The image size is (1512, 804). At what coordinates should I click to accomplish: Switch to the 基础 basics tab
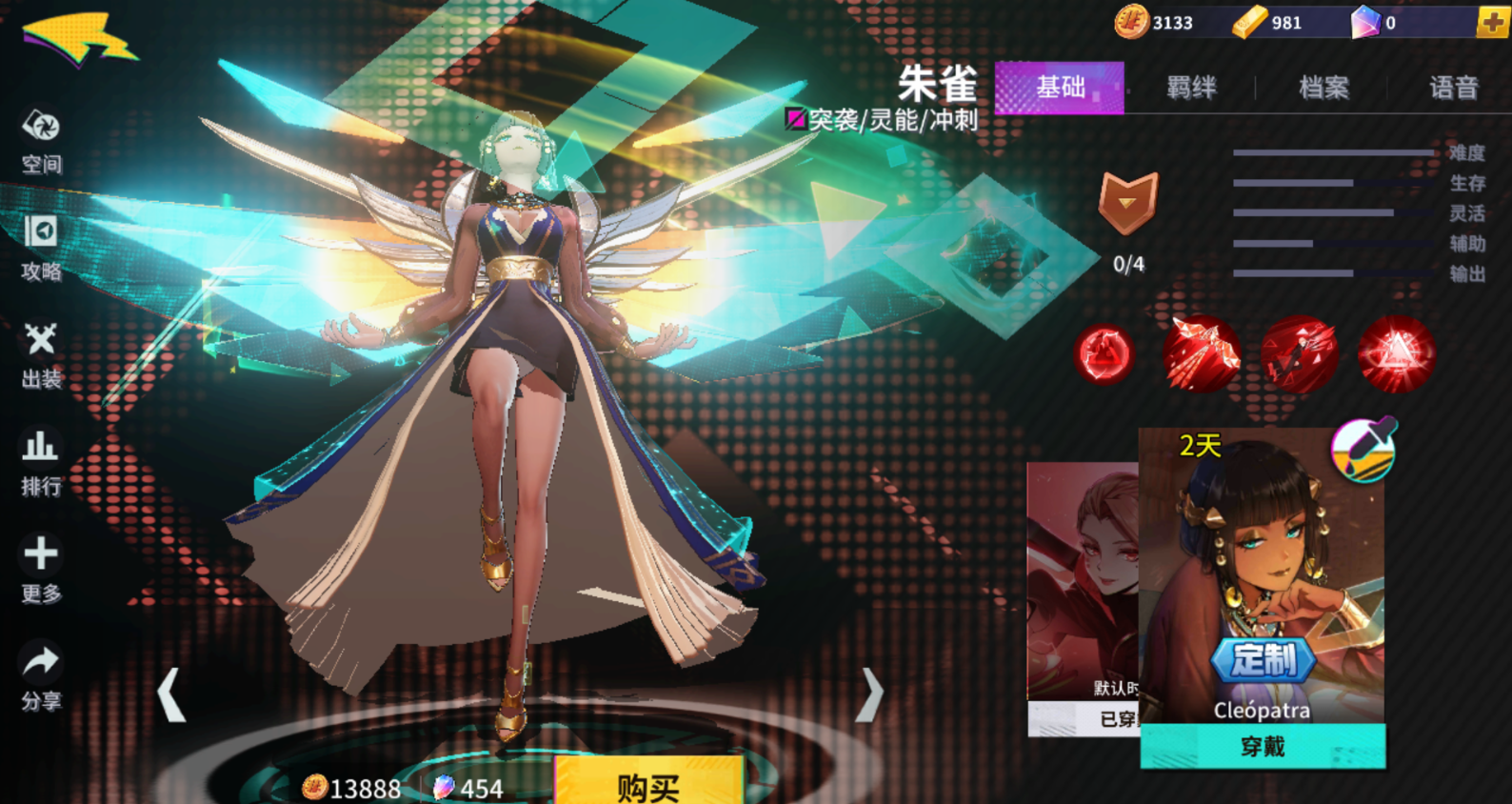pyautogui.click(x=1059, y=88)
